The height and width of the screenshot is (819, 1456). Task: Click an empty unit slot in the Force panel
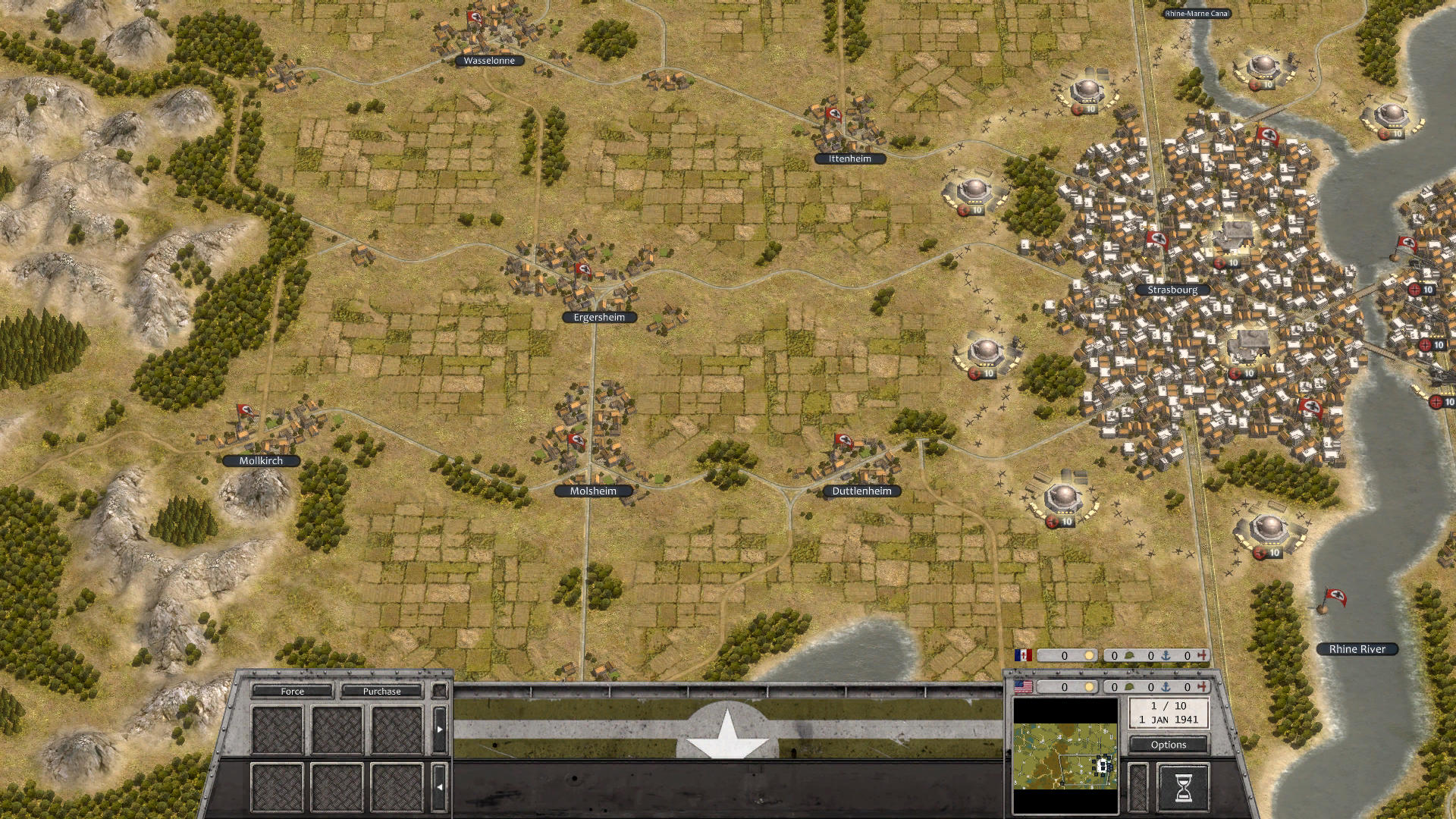[x=277, y=730]
